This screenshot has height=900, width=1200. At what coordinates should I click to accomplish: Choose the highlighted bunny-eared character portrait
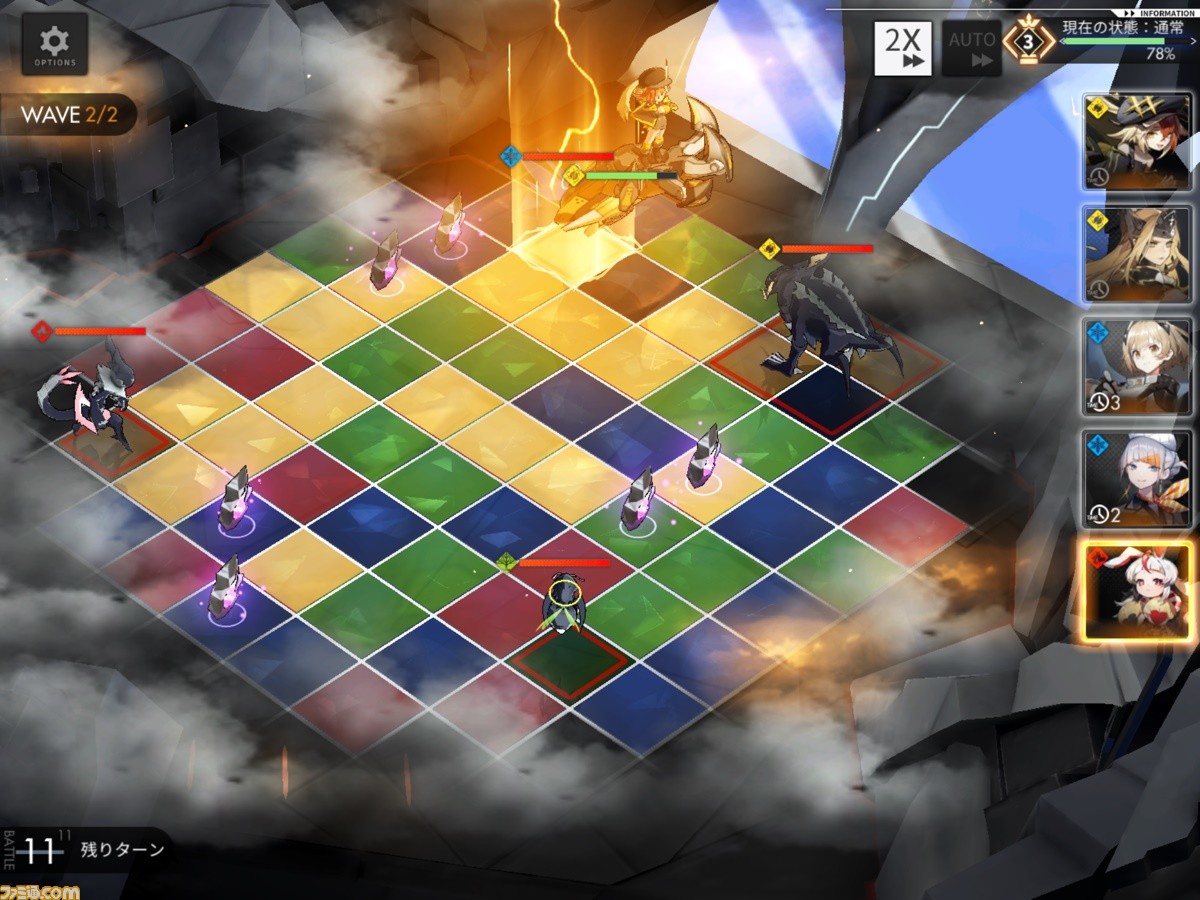coord(1139,591)
